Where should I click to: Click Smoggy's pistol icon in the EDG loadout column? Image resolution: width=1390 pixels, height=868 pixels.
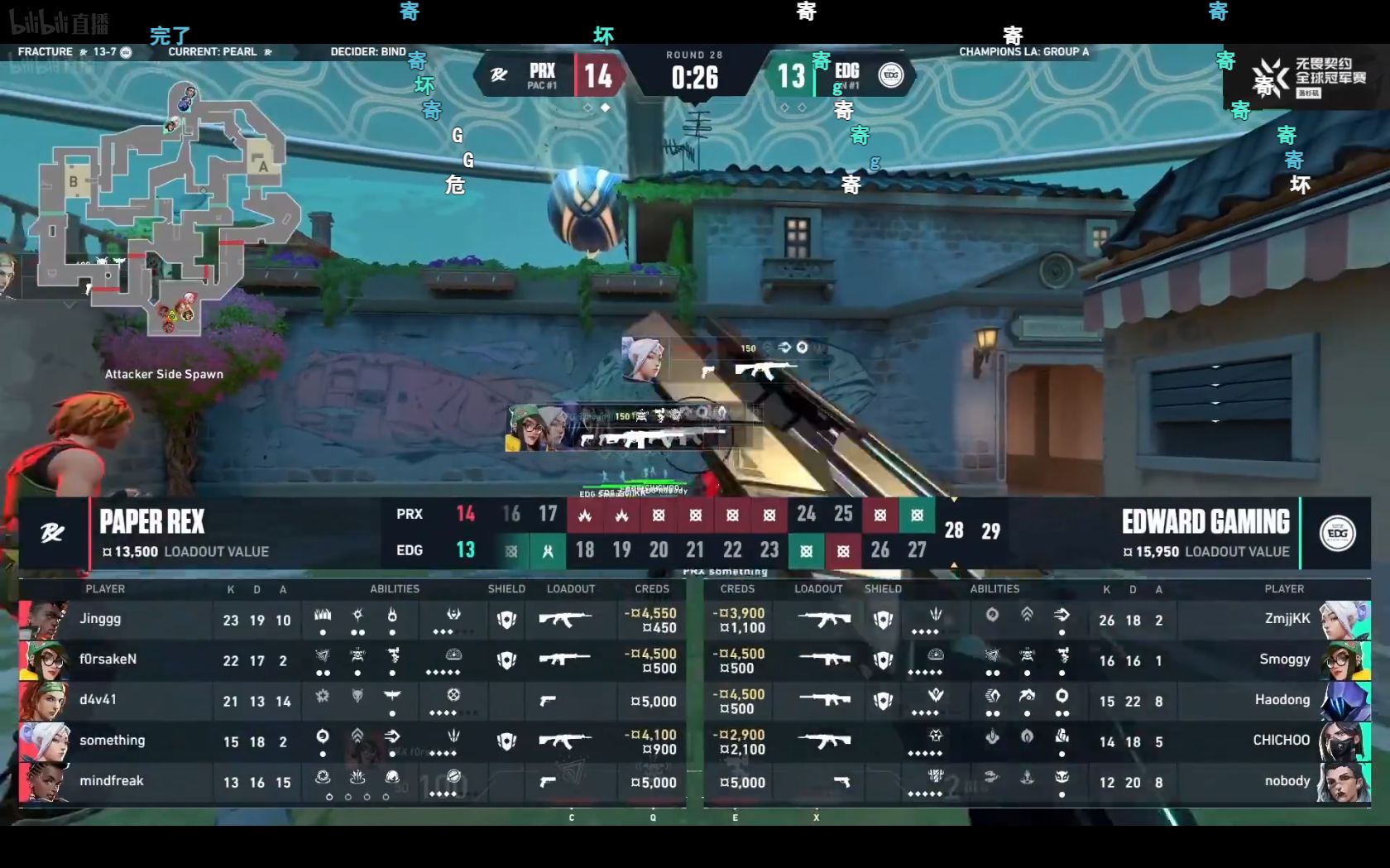[819, 660]
